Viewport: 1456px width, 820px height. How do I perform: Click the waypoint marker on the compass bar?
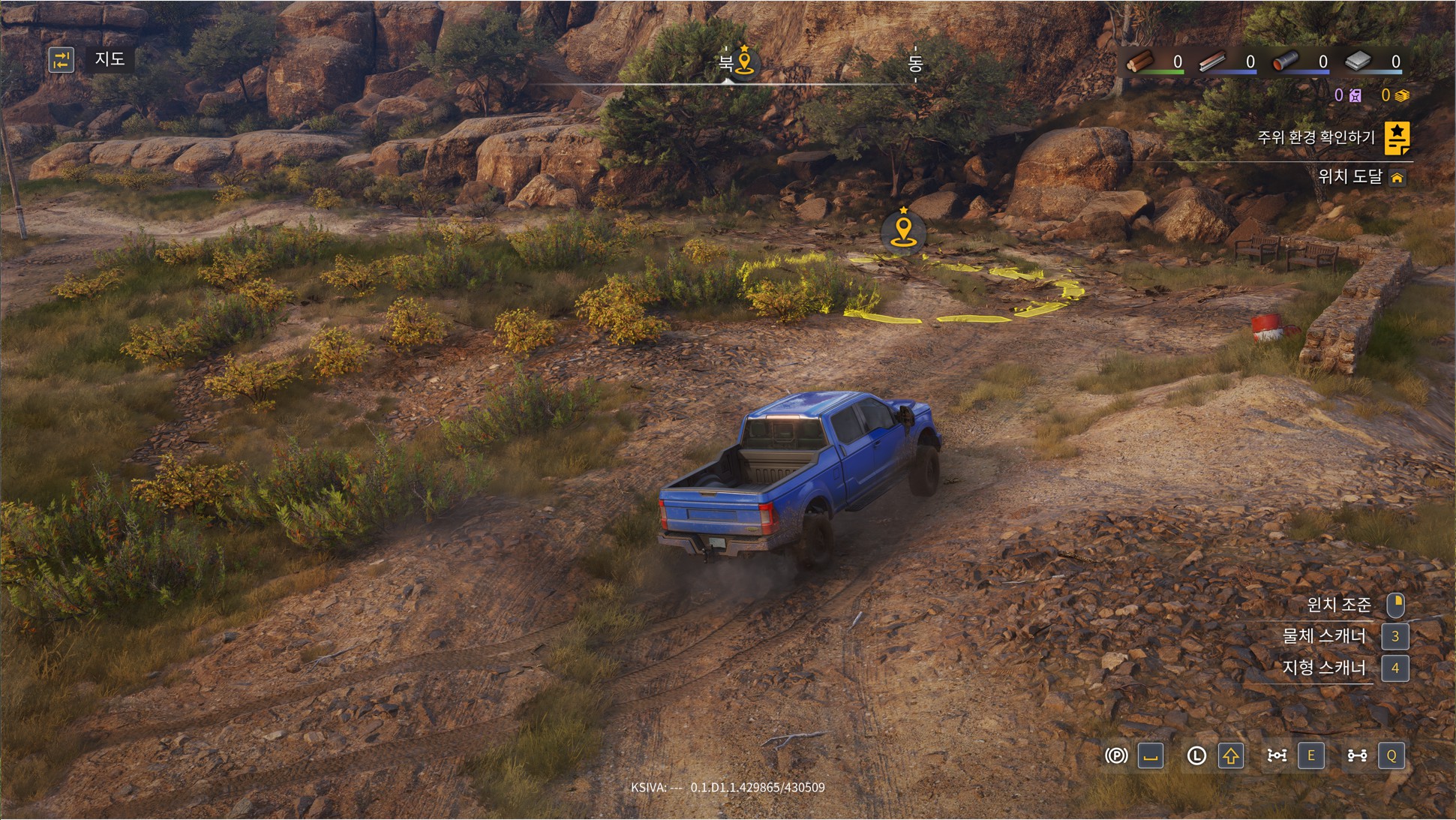(744, 62)
